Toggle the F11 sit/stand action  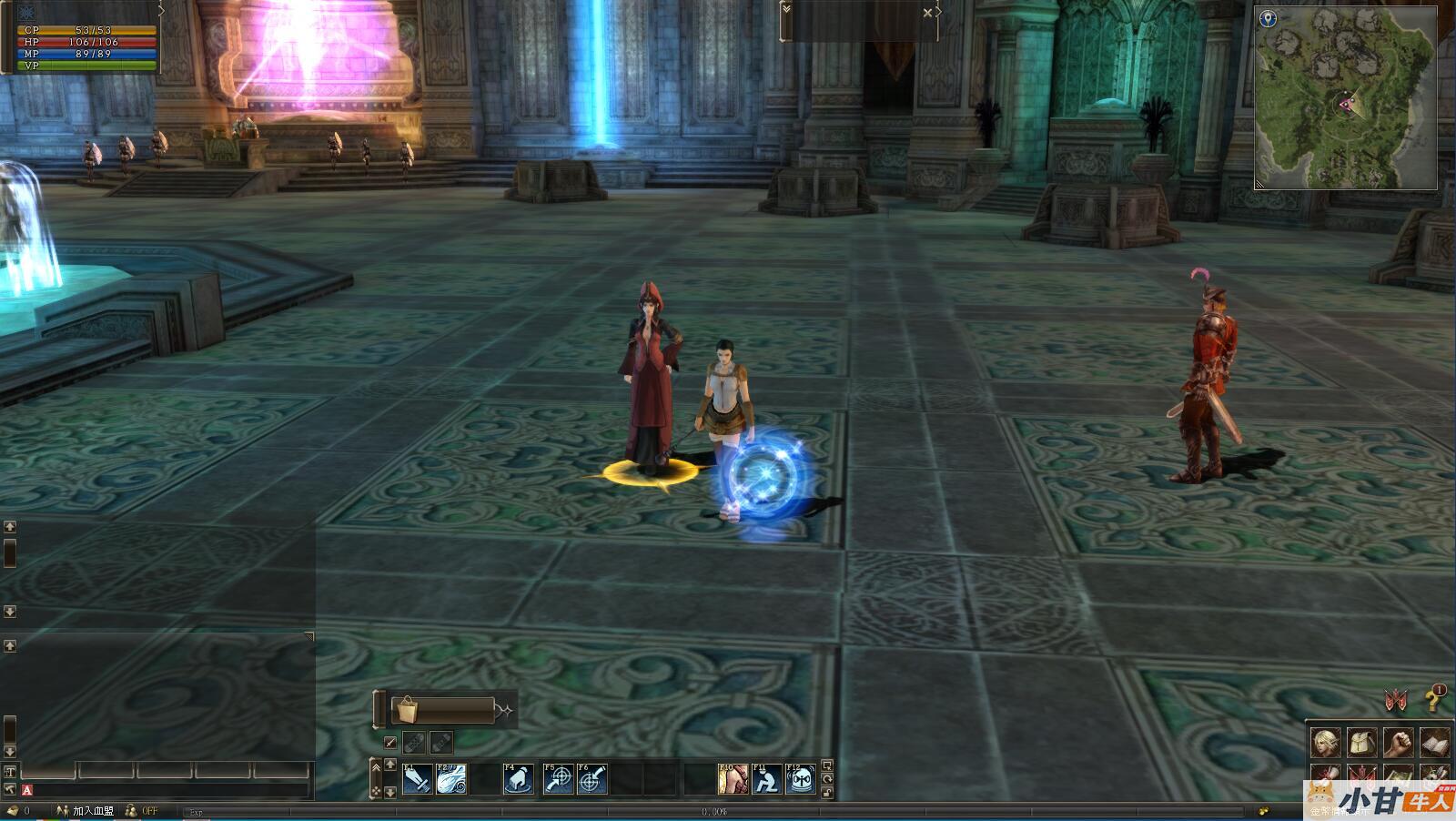(x=766, y=779)
